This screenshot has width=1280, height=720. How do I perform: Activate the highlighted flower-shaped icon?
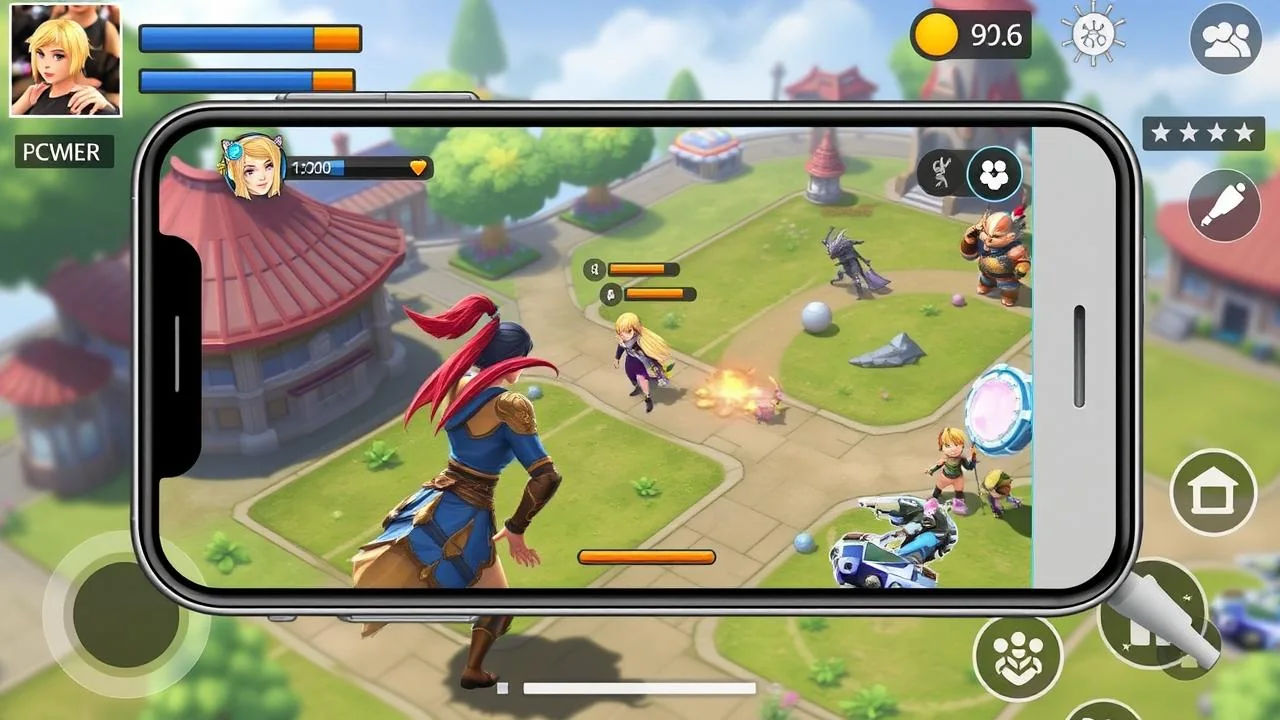pos(994,174)
